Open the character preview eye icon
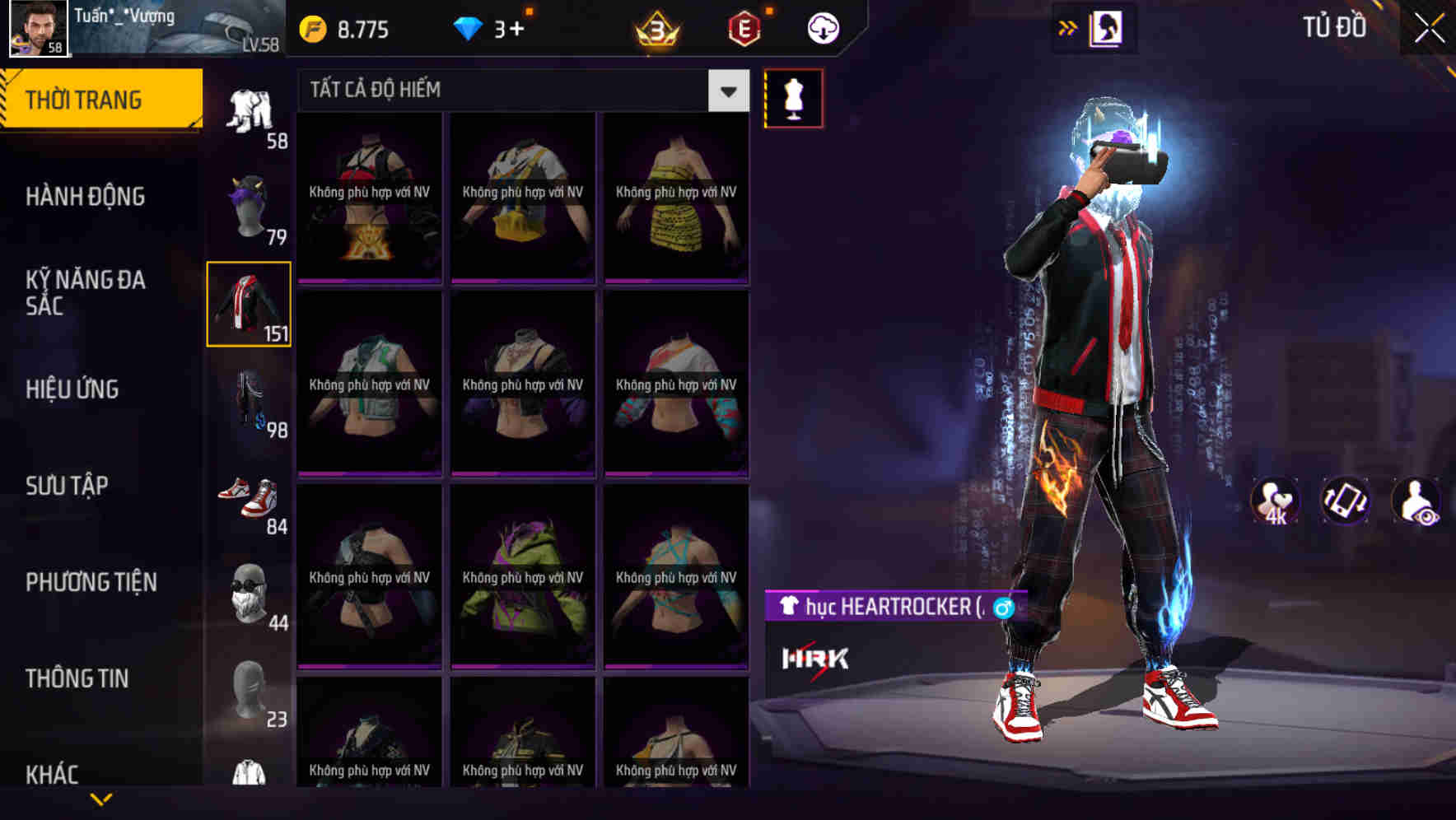 pyautogui.click(x=1415, y=501)
